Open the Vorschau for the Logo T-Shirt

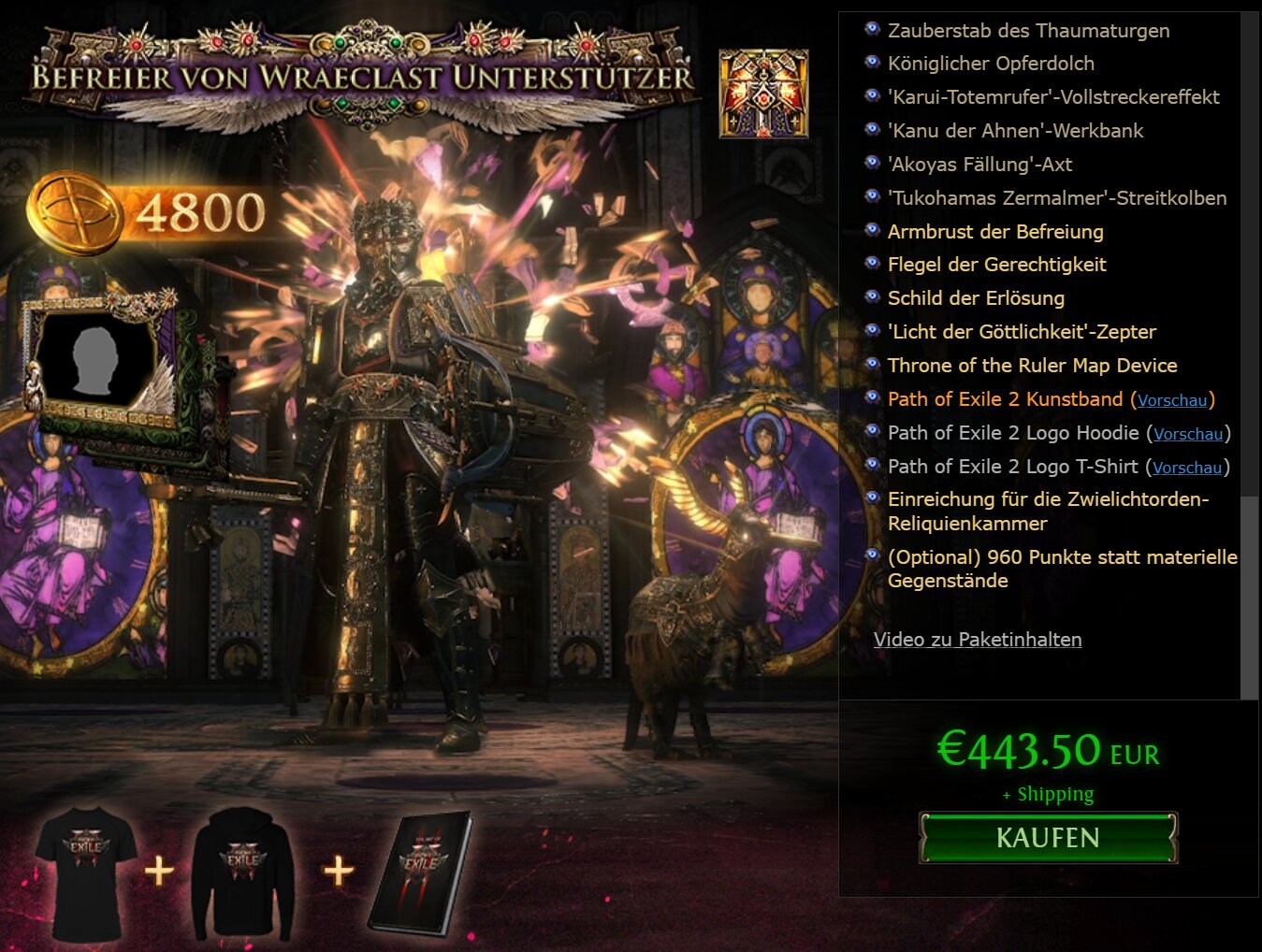point(1188,468)
